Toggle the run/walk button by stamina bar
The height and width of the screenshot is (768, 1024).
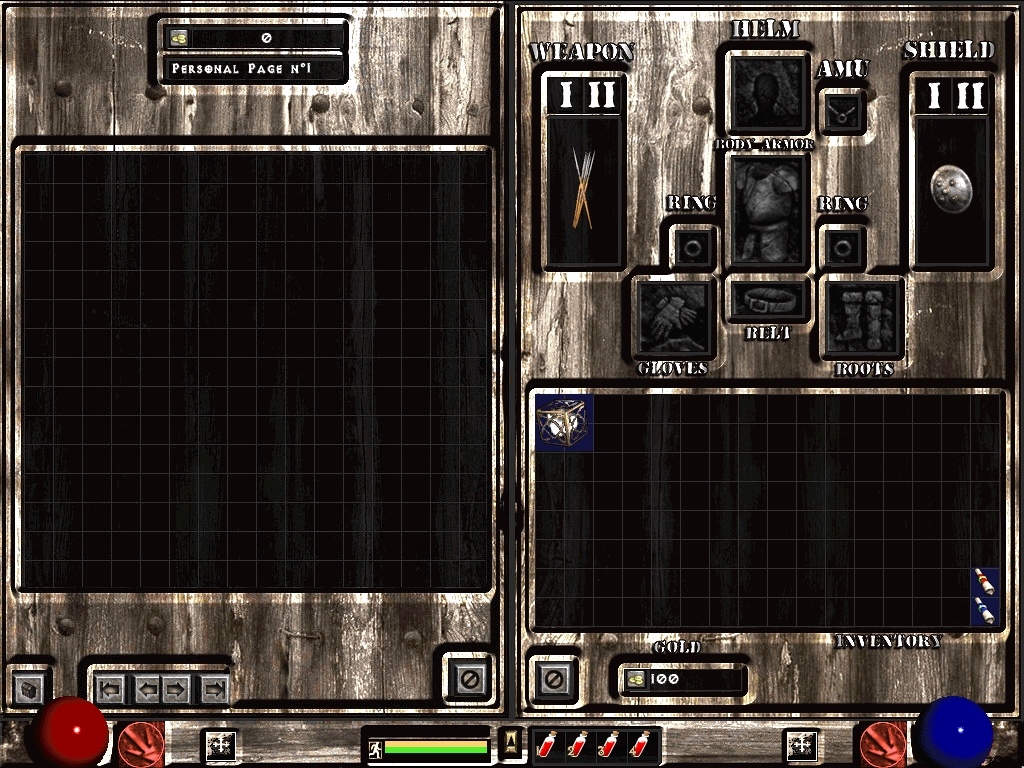point(375,746)
